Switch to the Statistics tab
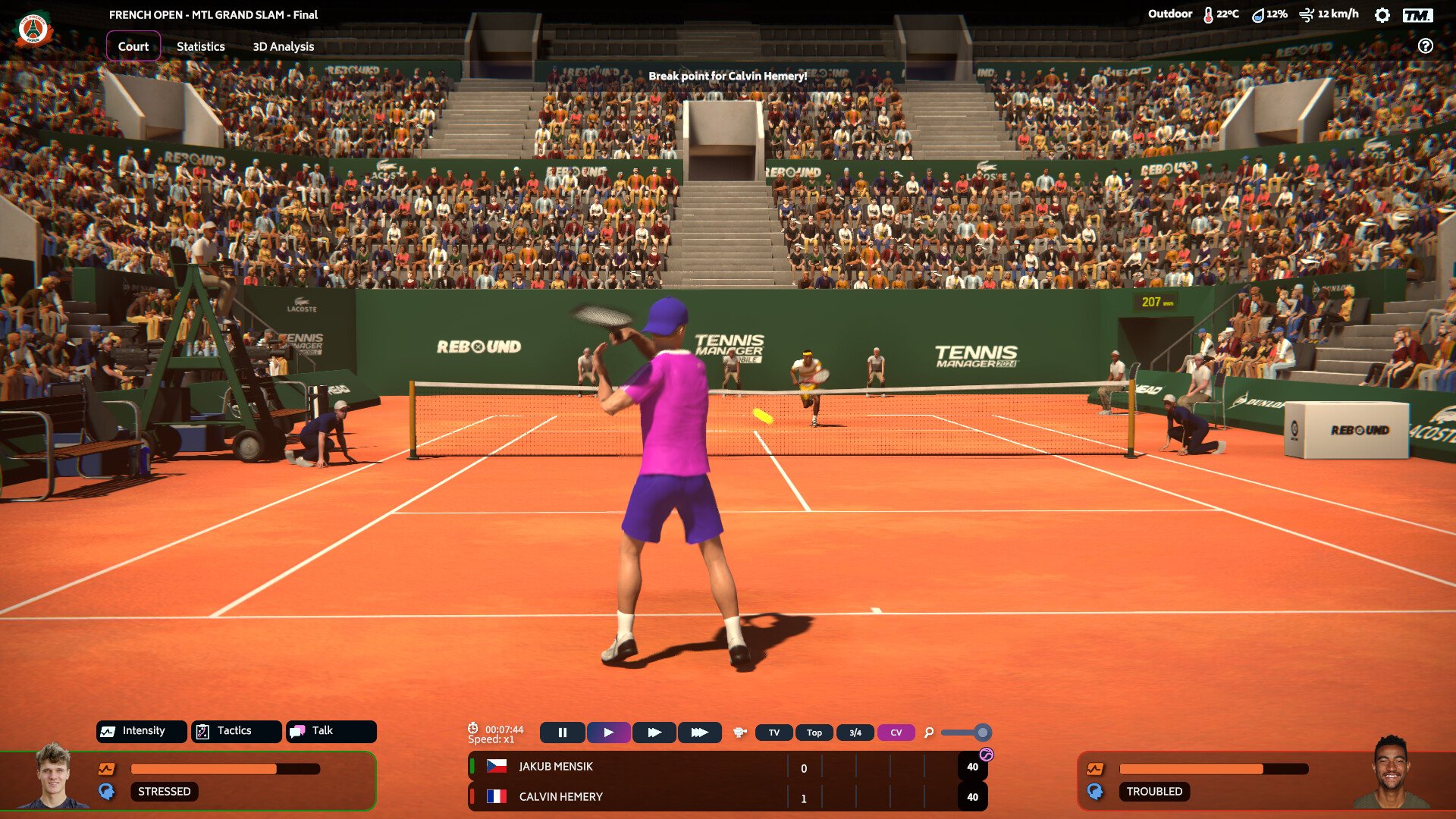The height and width of the screenshot is (819, 1456). 200,46
